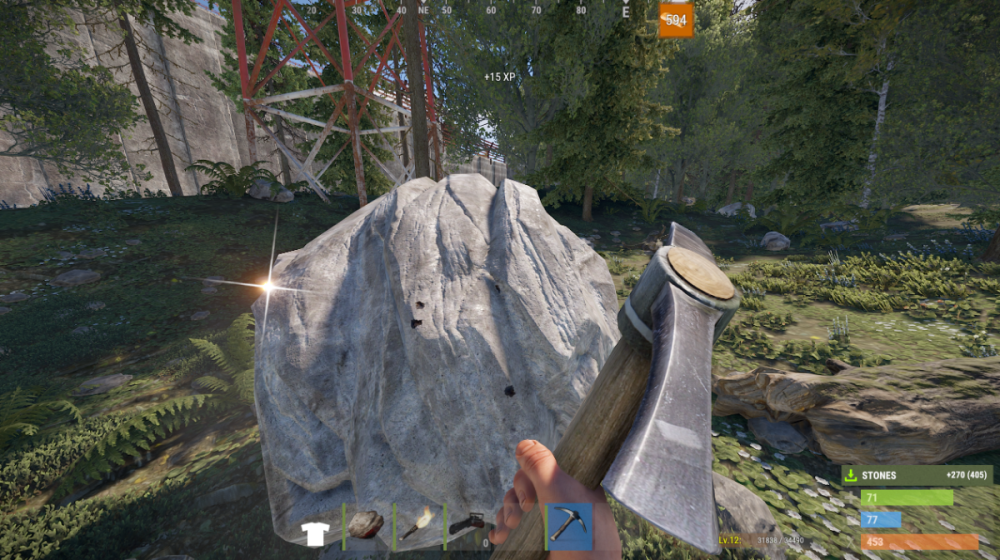Choose the chainsaw hotbar slot
Screen dimensions: 1000x560
pos(467,526)
